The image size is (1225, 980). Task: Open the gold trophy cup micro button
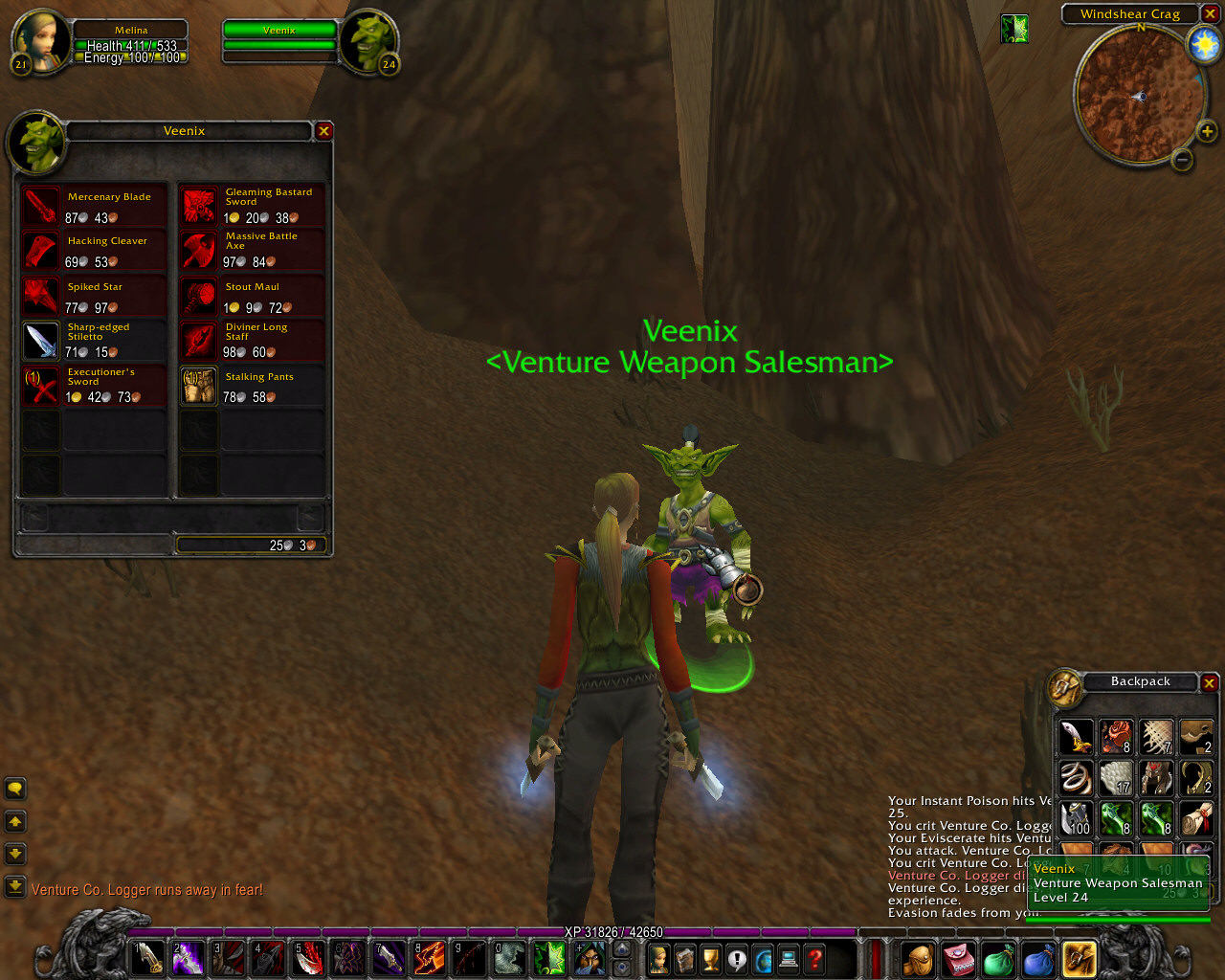pyautogui.click(x=710, y=958)
